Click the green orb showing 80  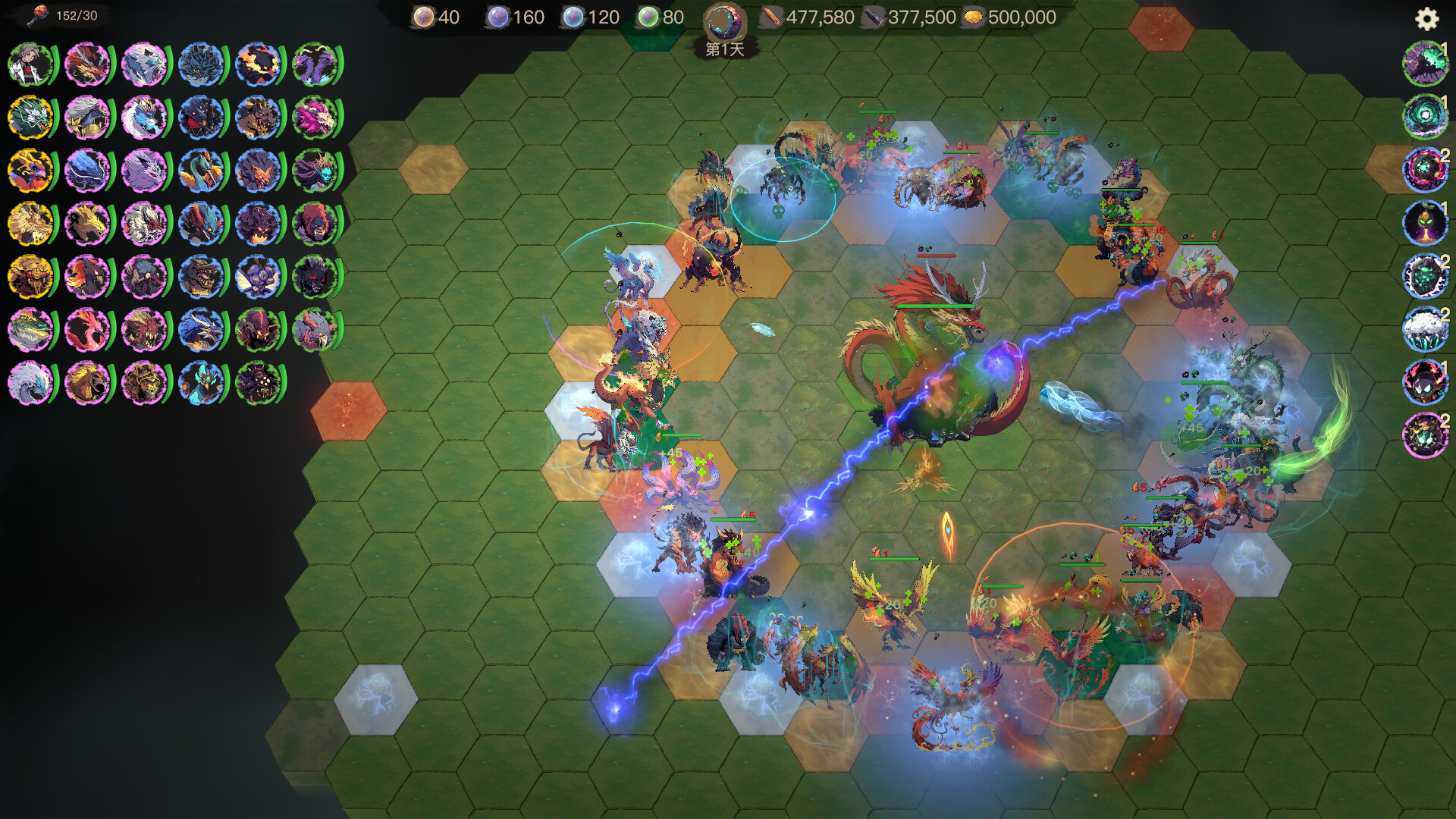point(649,17)
